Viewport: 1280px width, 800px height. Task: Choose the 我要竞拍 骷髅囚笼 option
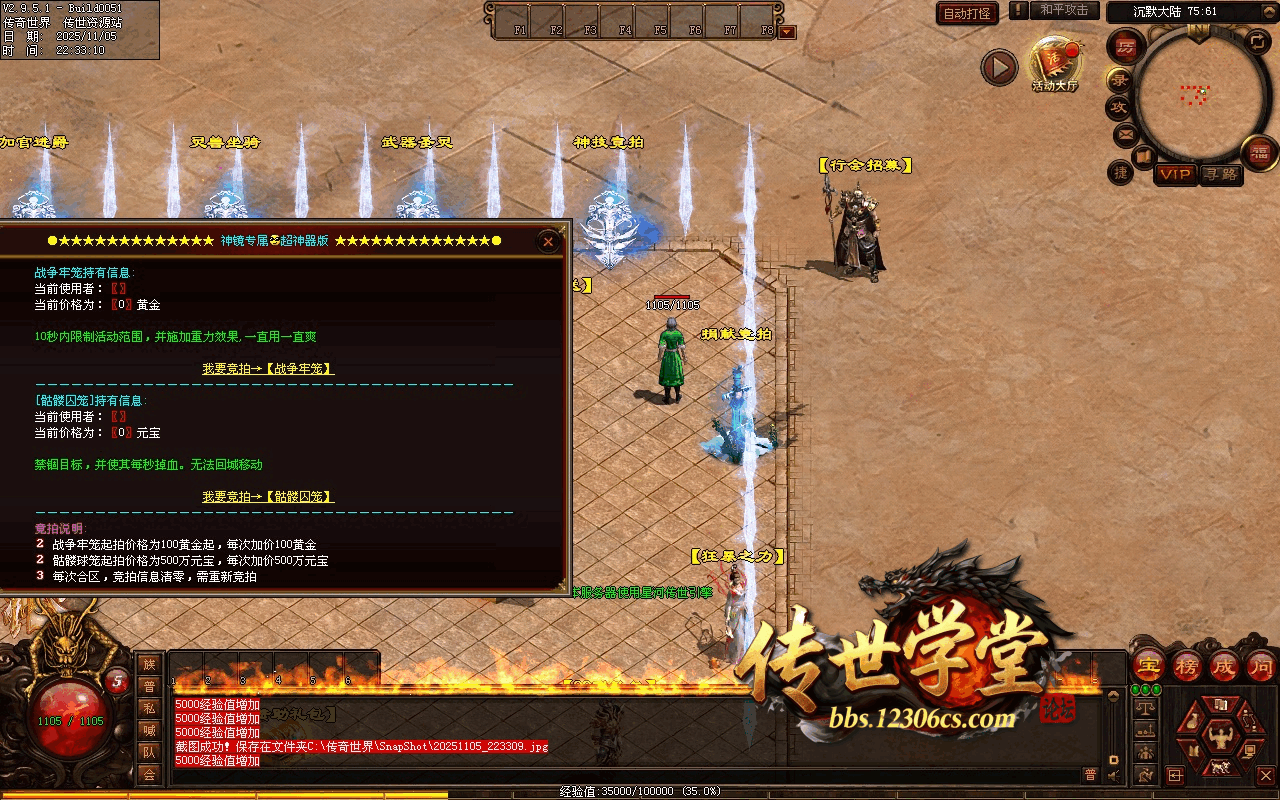[x=268, y=497]
